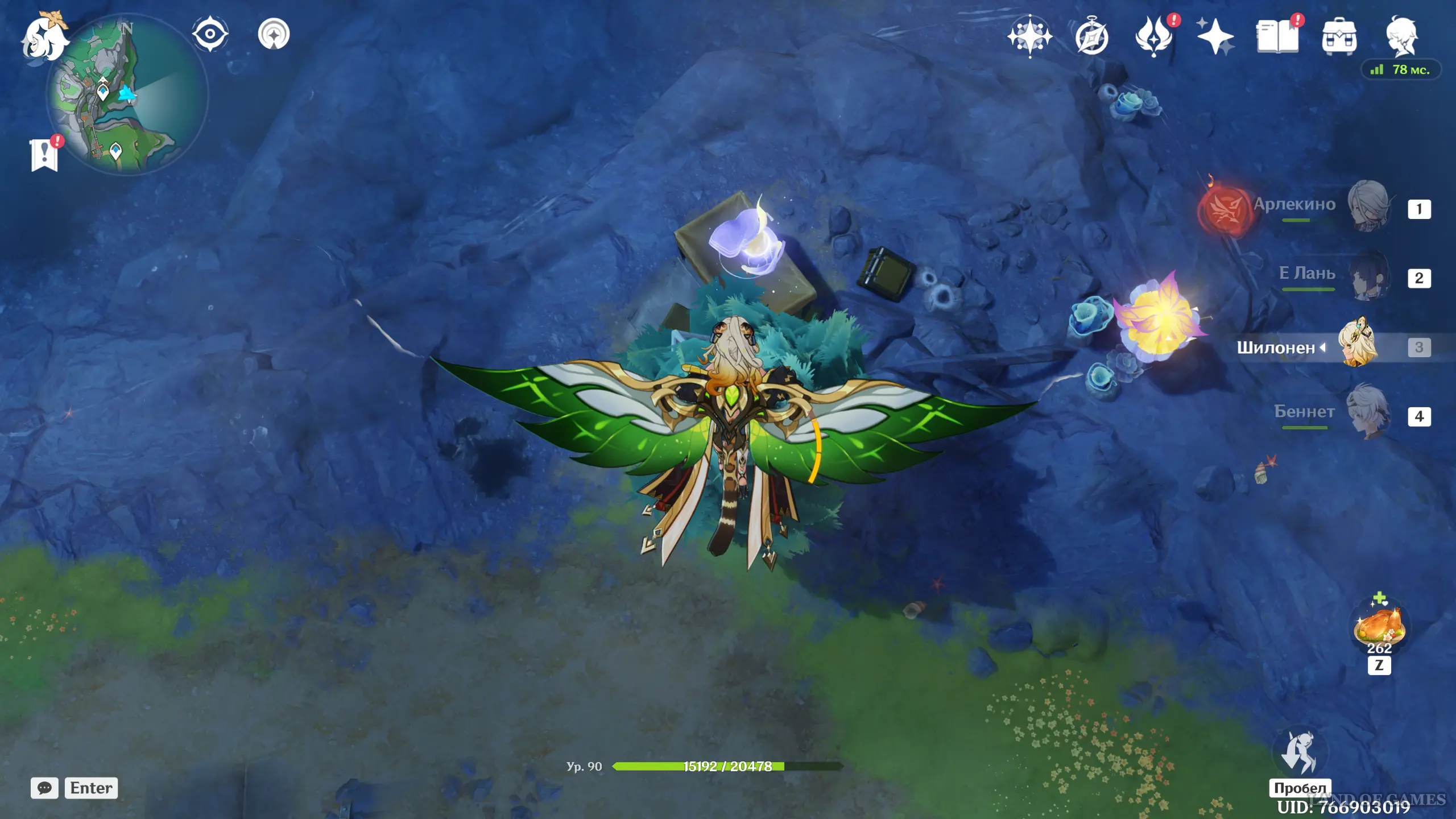Open the Wish four-pointed star menu
1456x819 pixels.
point(1029,36)
